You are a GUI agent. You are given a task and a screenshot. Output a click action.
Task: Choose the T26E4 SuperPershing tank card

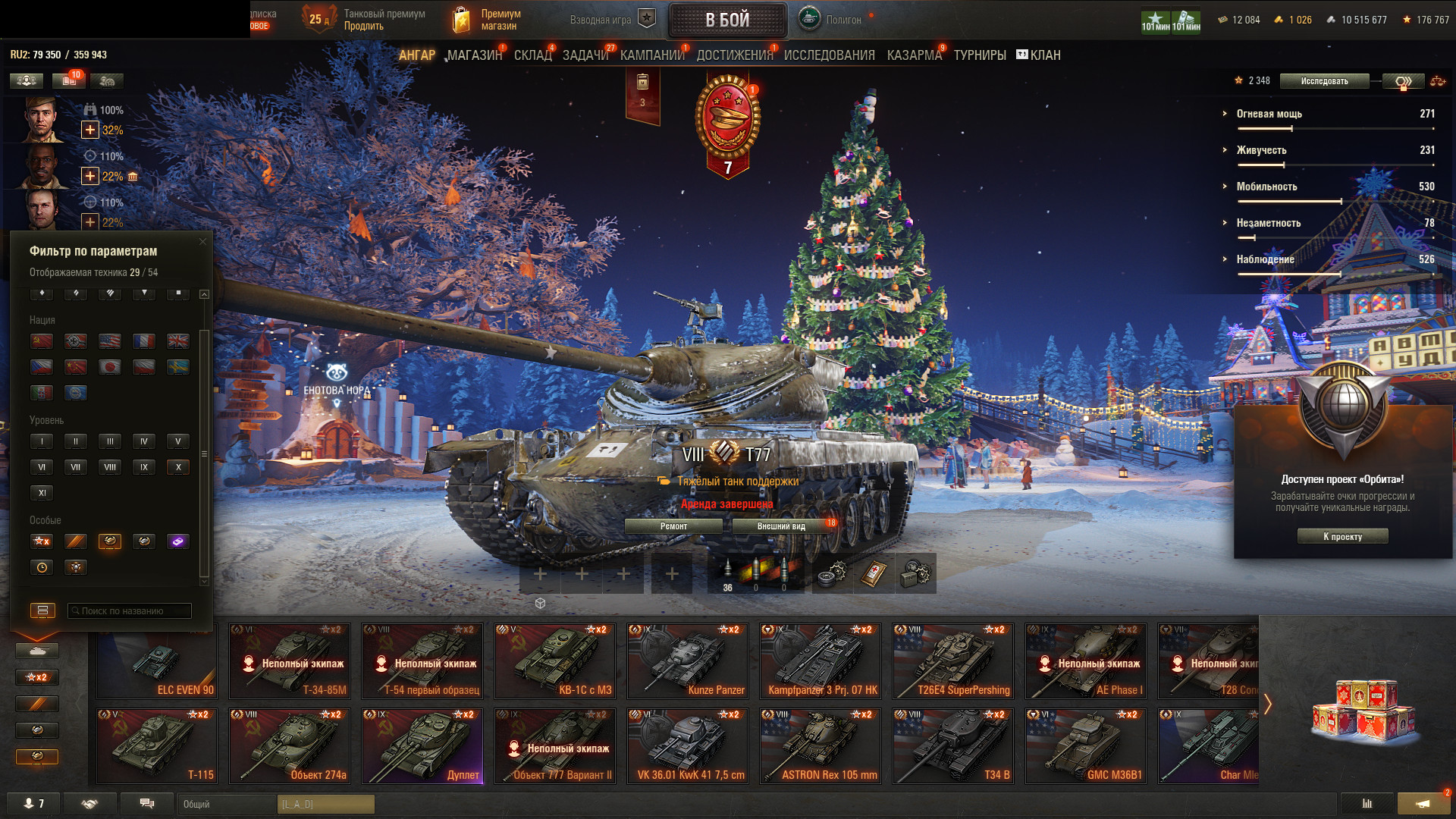953,661
